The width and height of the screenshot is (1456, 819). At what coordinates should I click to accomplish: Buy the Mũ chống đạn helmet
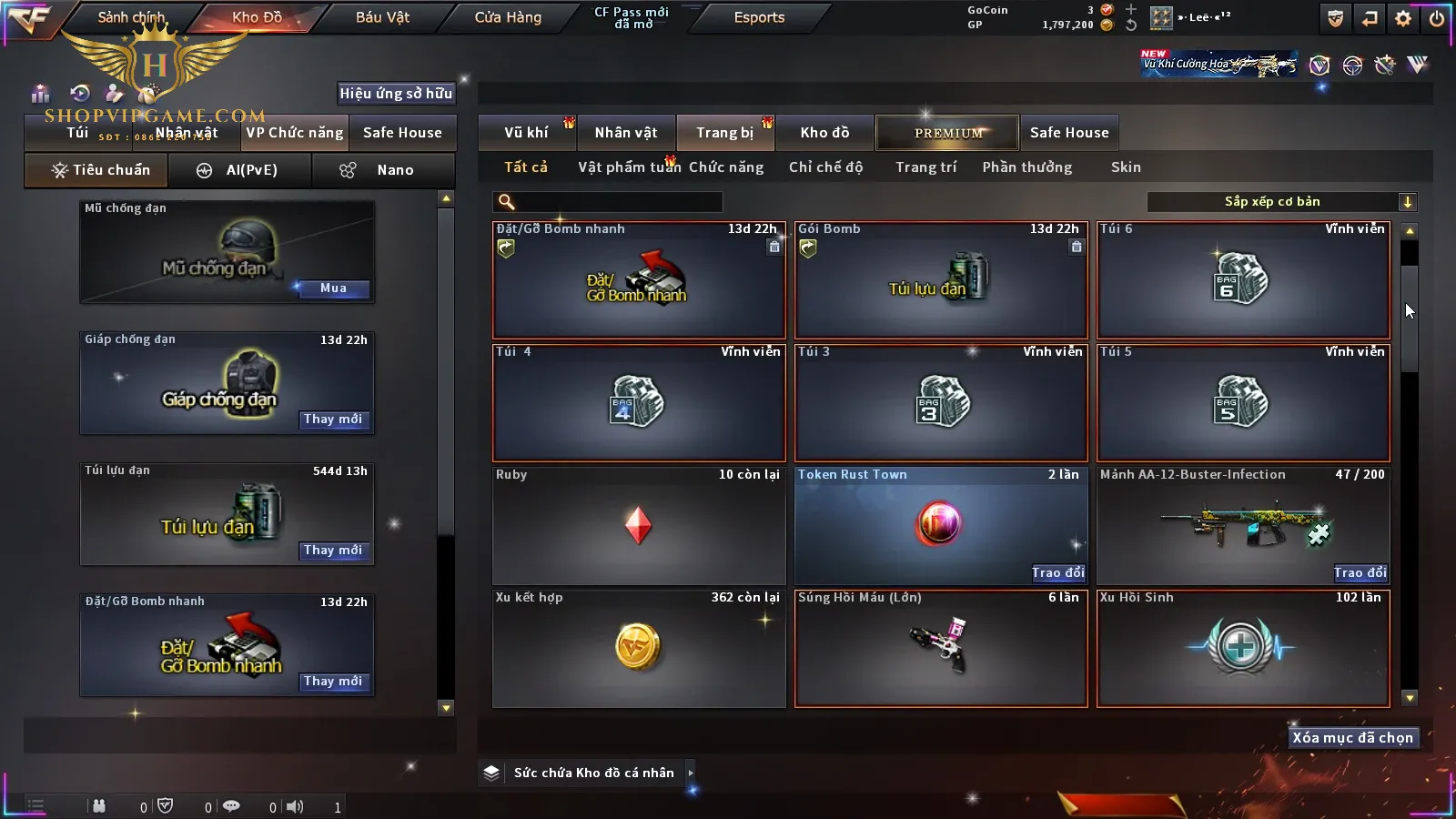coord(333,288)
